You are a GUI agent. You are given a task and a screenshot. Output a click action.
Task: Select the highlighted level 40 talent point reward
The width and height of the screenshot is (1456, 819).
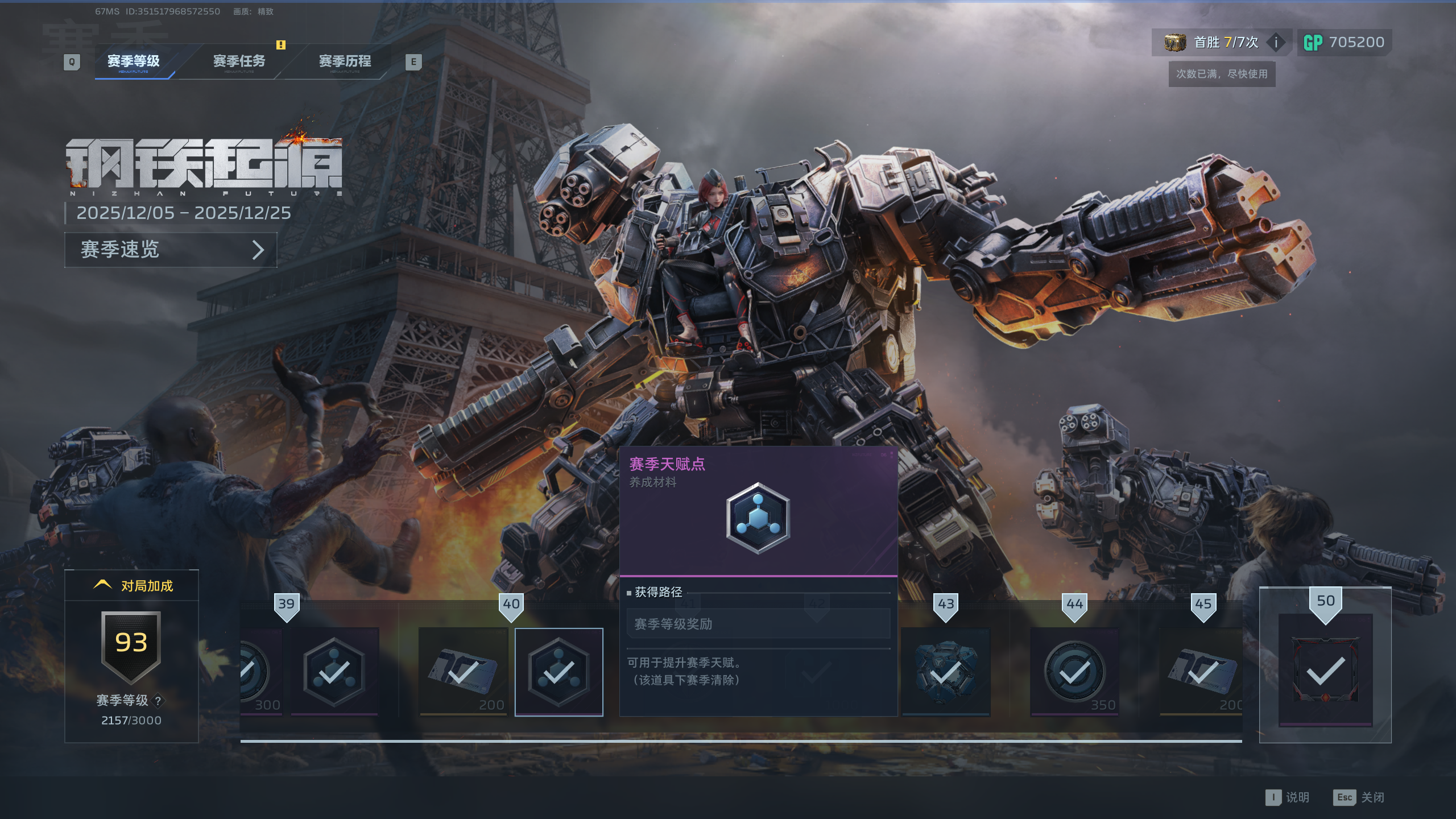pyautogui.click(x=559, y=672)
